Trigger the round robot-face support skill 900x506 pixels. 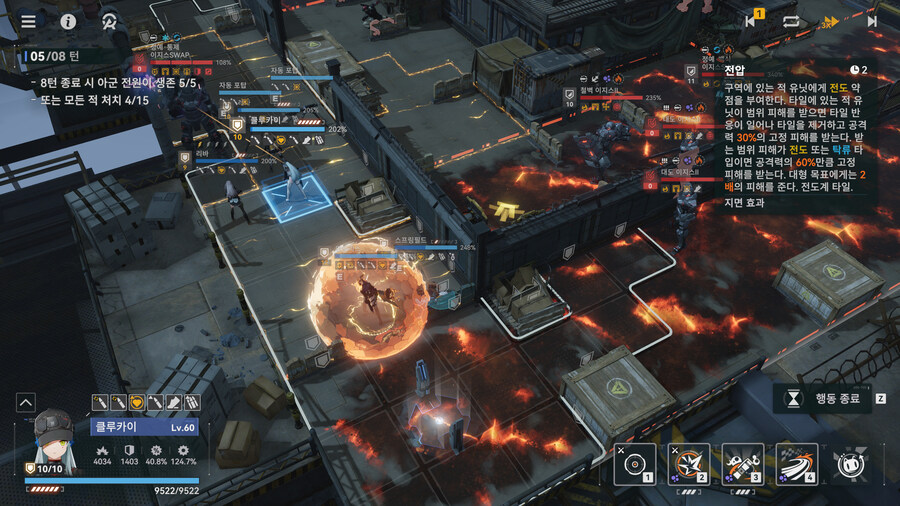pos(851,463)
